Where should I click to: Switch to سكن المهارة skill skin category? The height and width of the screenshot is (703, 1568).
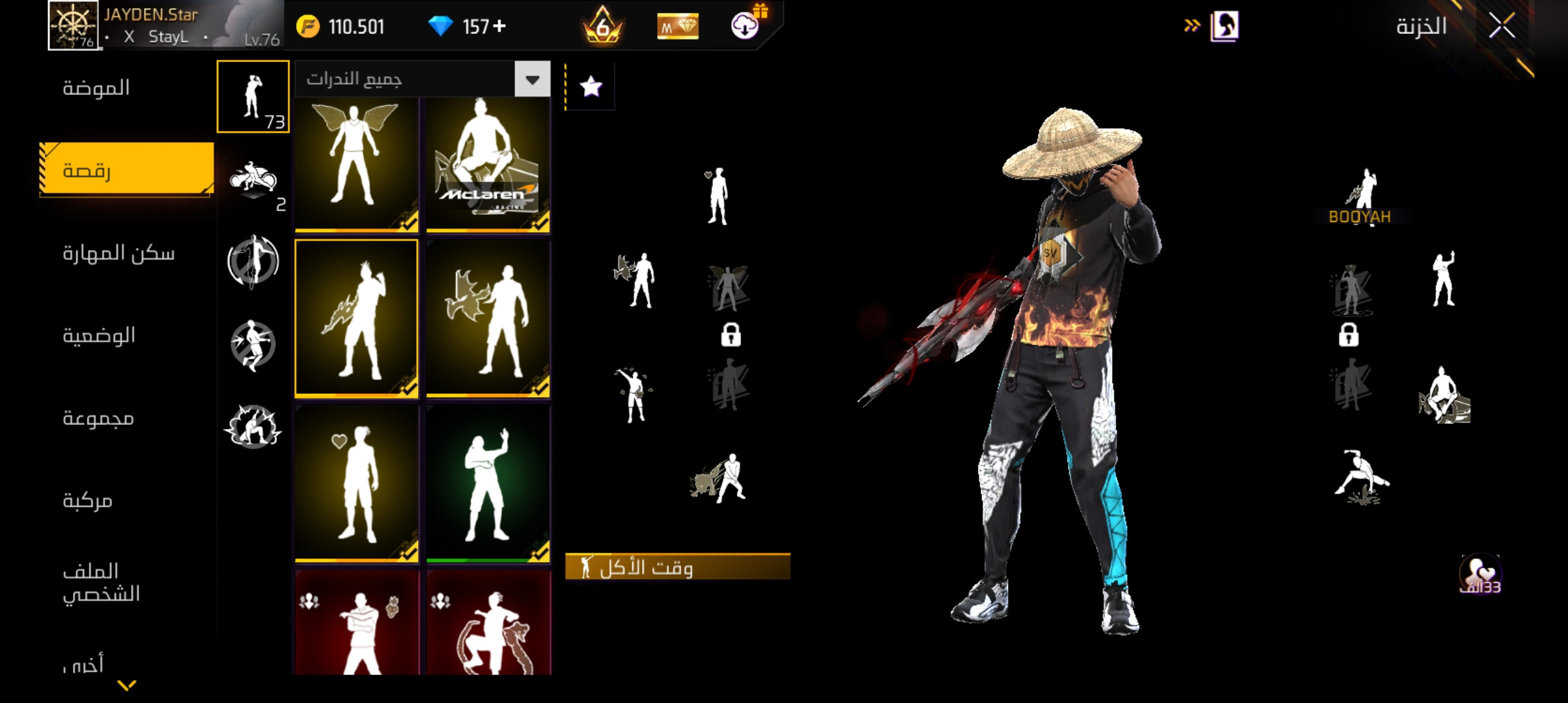tap(119, 253)
